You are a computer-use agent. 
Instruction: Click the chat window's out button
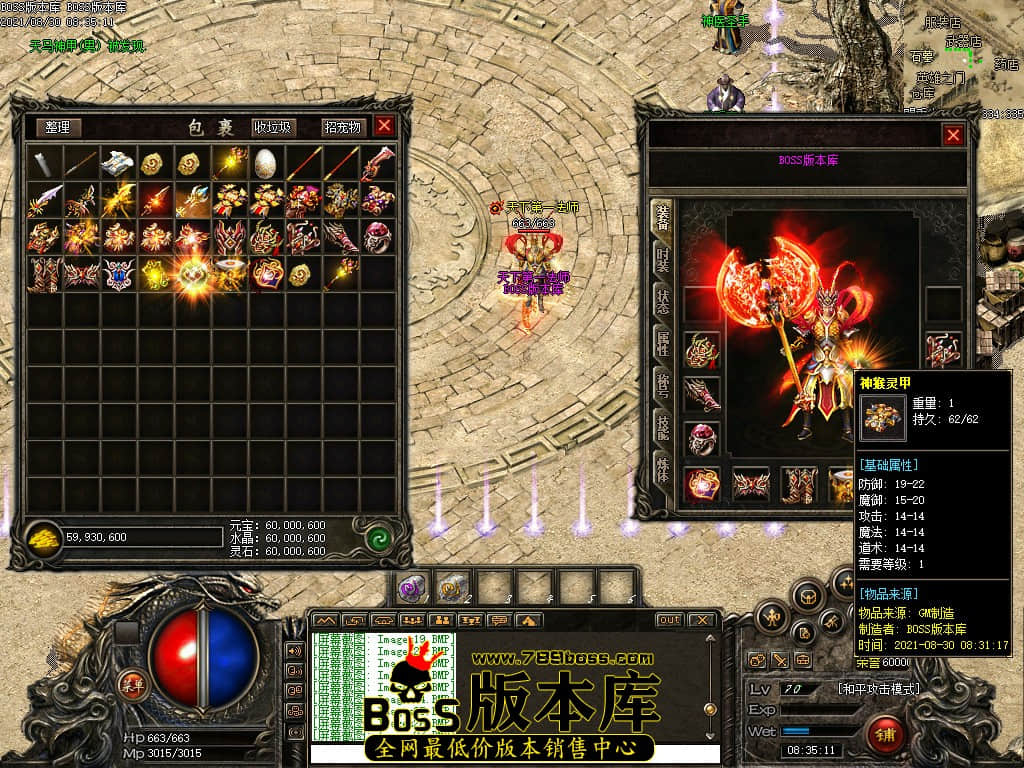pyautogui.click(x=669, y=620)
